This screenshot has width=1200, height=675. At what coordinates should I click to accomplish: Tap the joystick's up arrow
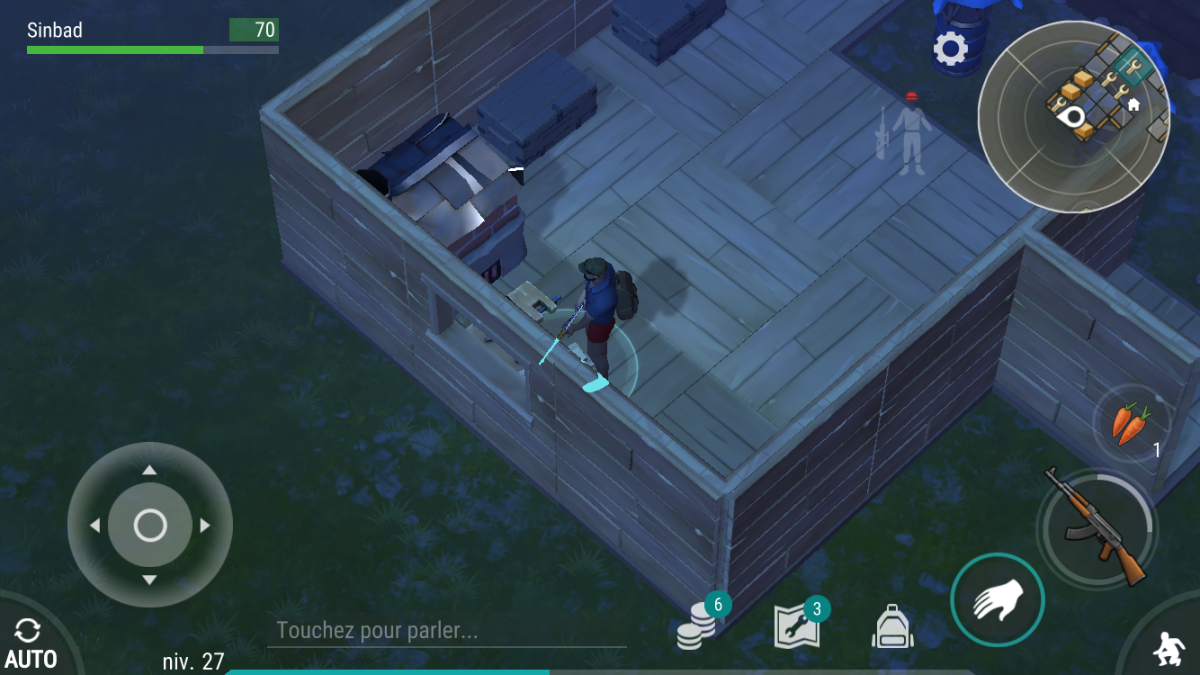pos(150,470)
